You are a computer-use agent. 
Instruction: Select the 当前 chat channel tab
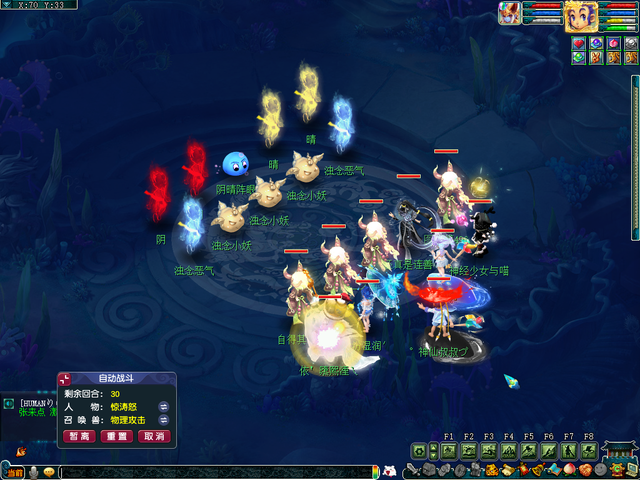tap(13, 472)
